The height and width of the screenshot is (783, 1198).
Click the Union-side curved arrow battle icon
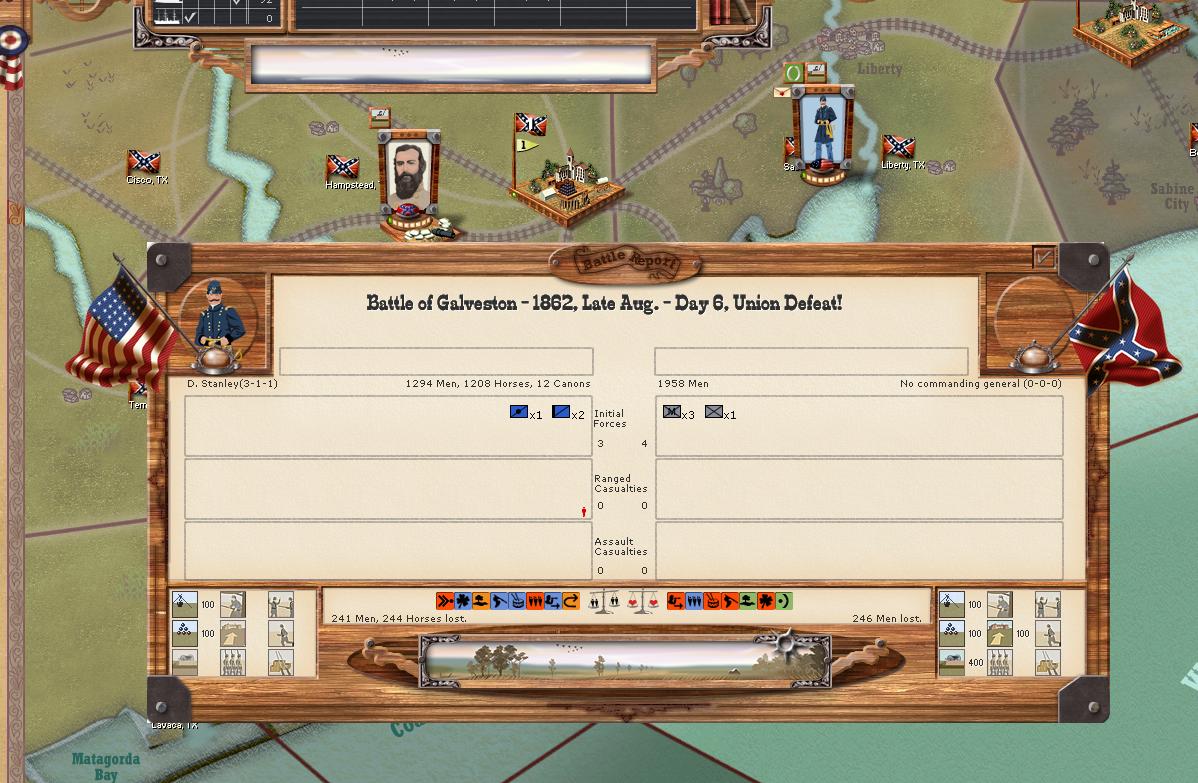click(571, 601)
